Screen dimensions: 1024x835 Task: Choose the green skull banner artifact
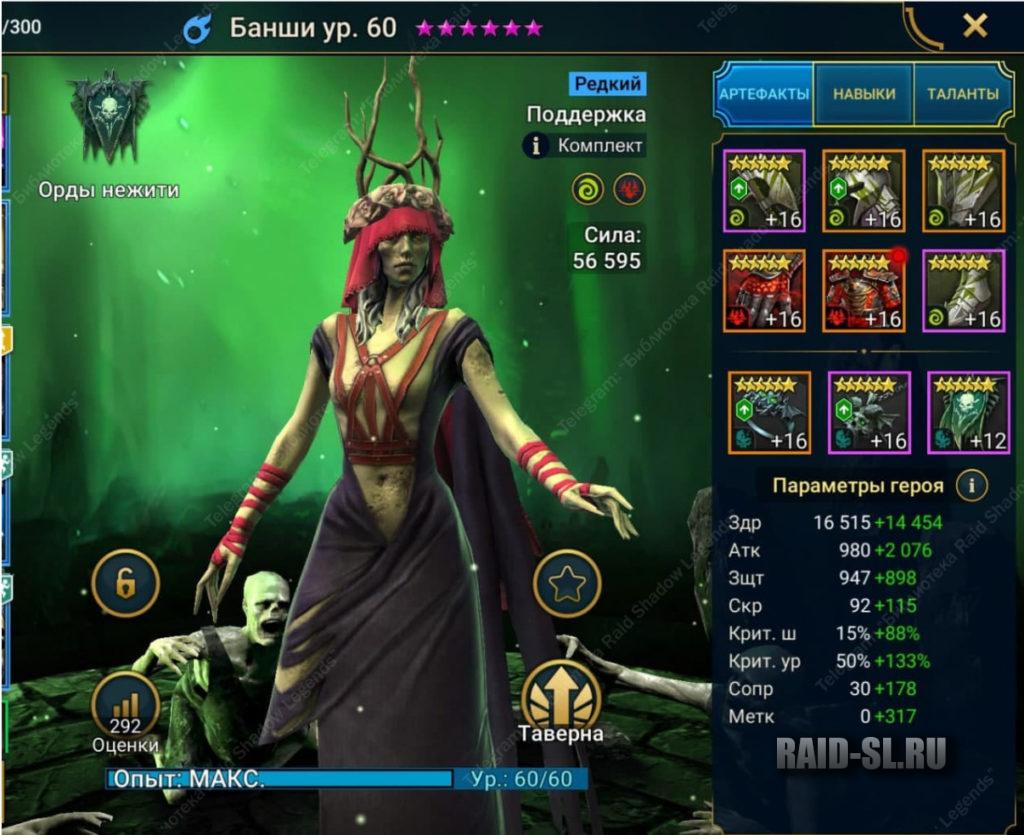967,412
